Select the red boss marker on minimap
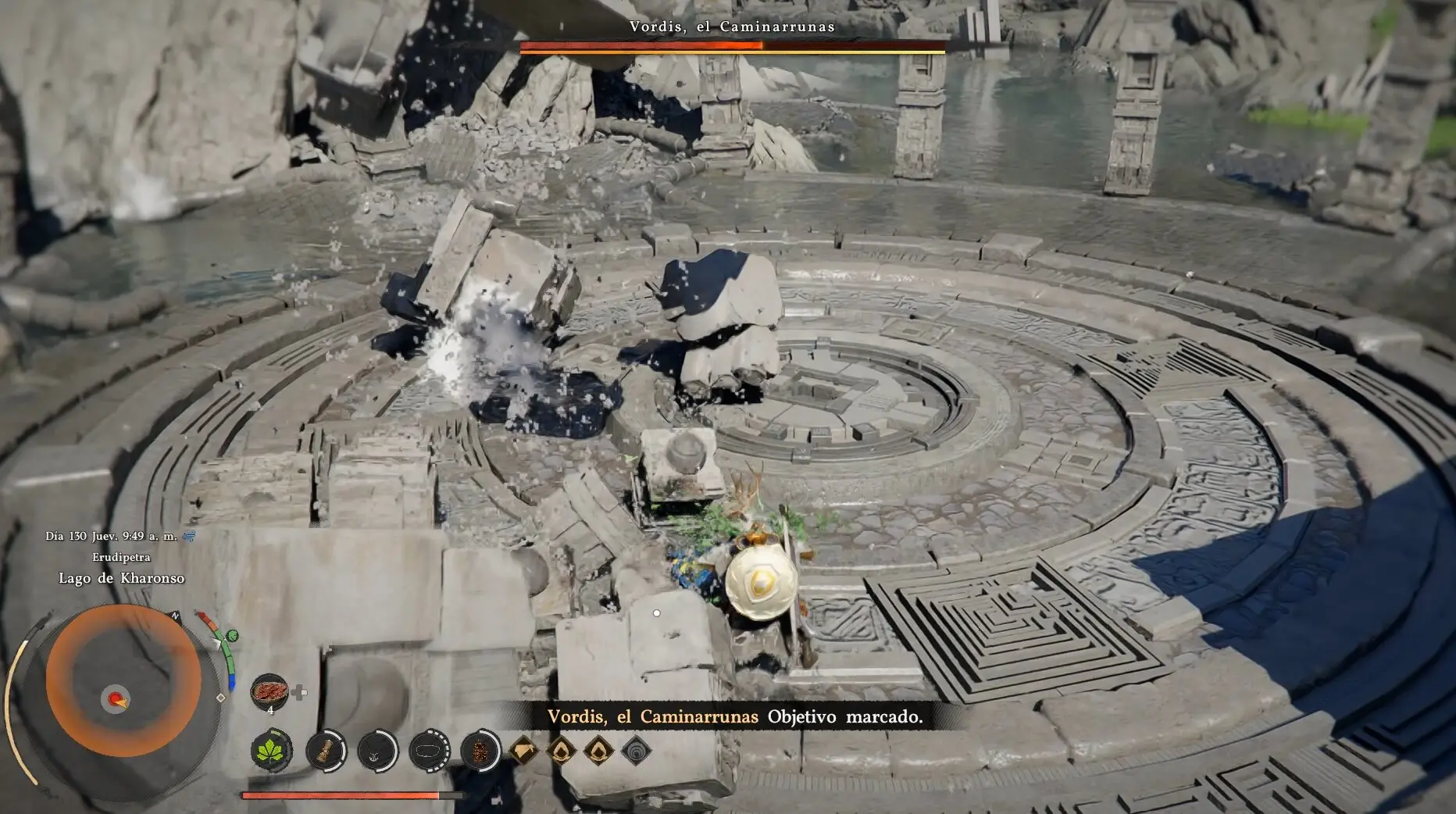 (116, 698)
